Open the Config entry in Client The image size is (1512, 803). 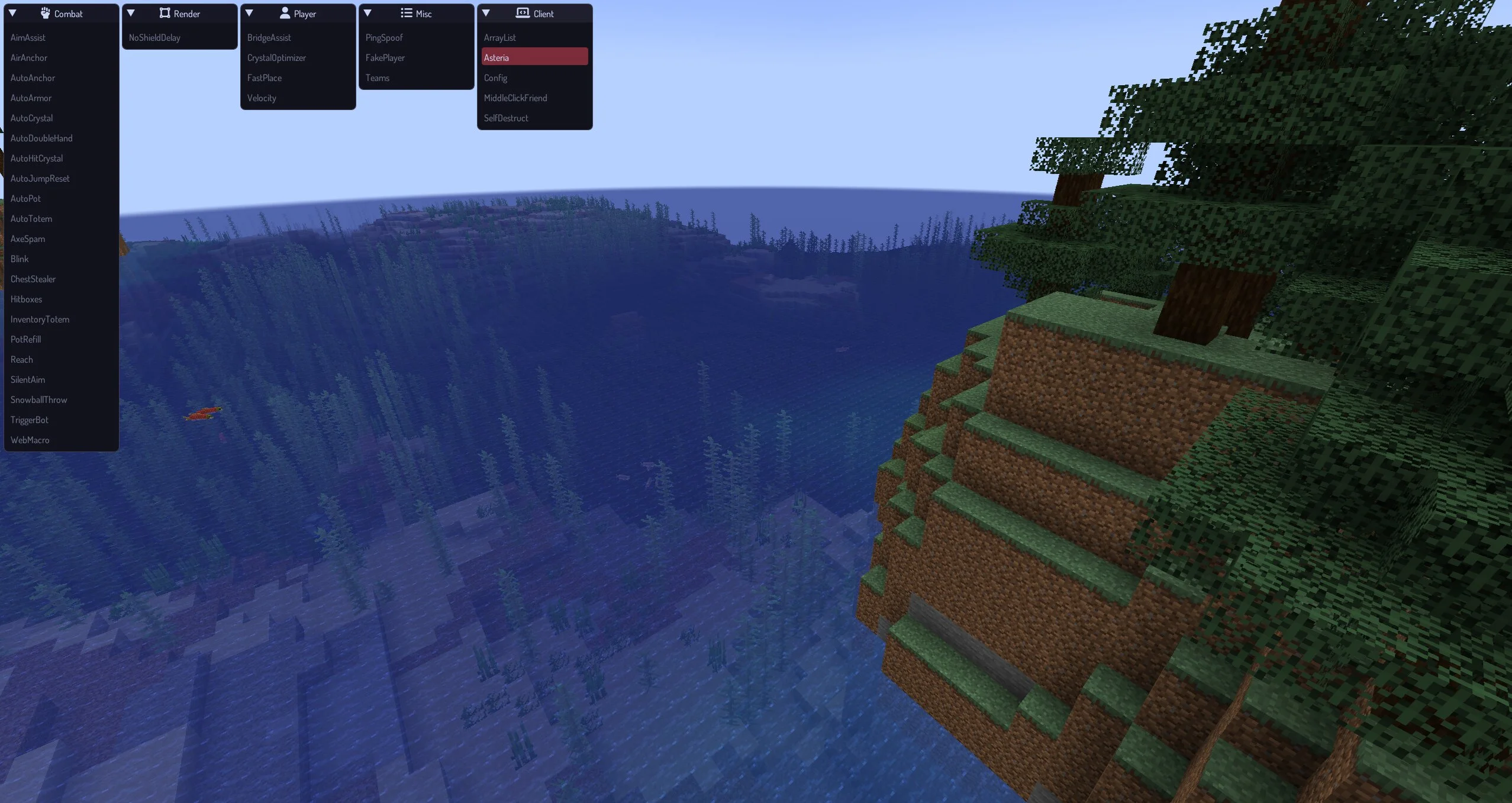[496, 78]
